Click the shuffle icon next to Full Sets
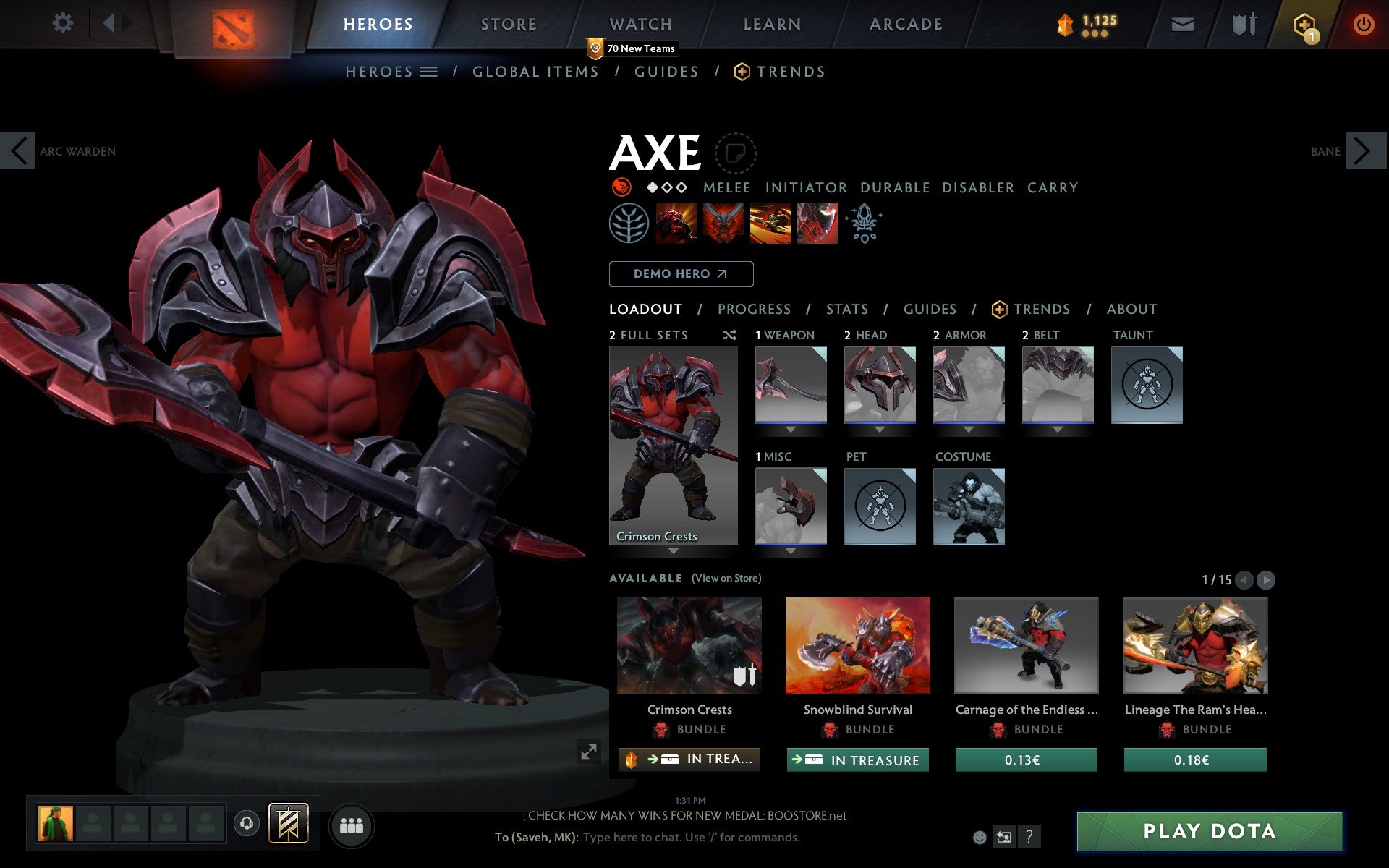1389x868 pixels. point(729,335)
